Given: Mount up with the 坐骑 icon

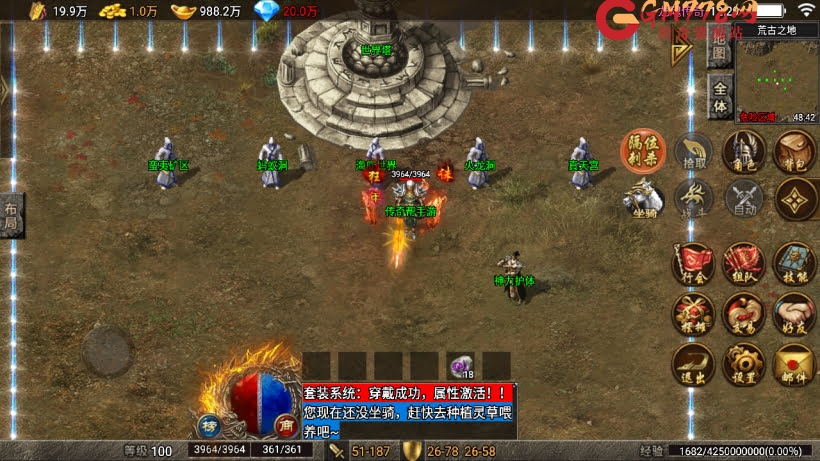Looking at the screenshot, I should [643, 199].
